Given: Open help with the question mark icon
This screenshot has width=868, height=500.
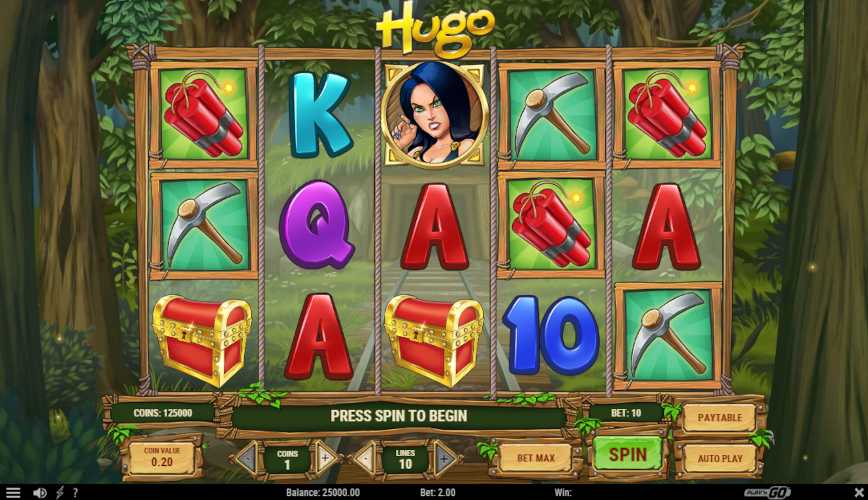Looking at the screenshot, I should coord(74,492).
